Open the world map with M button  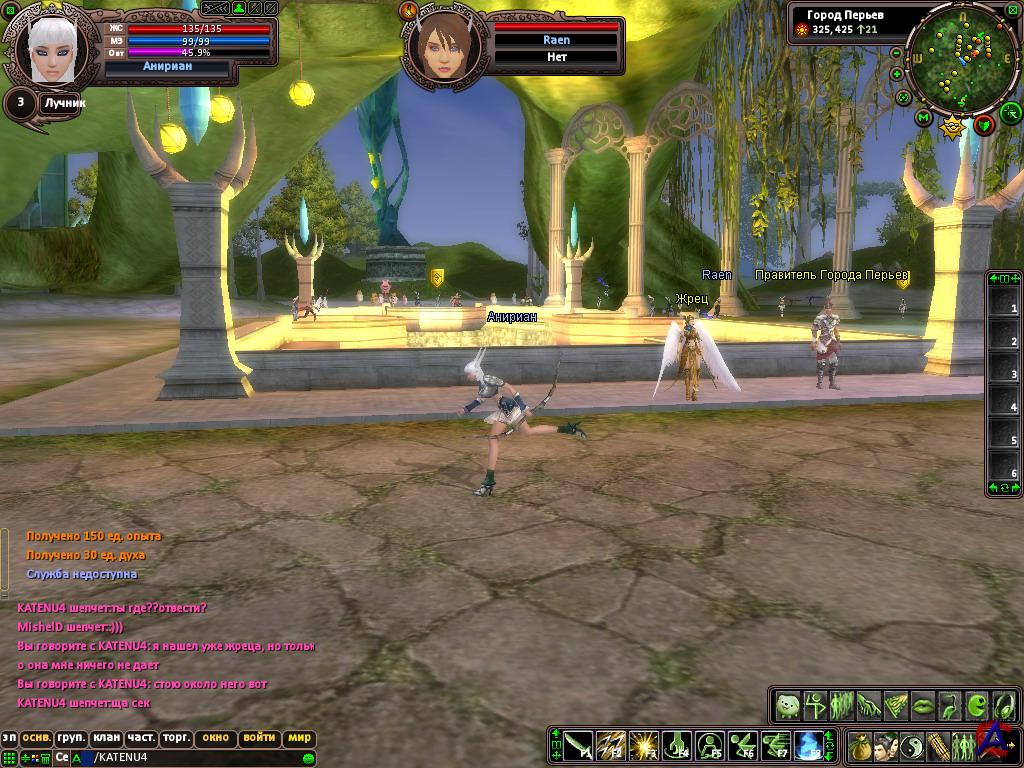pyautogui.click(x=924, y=118)
